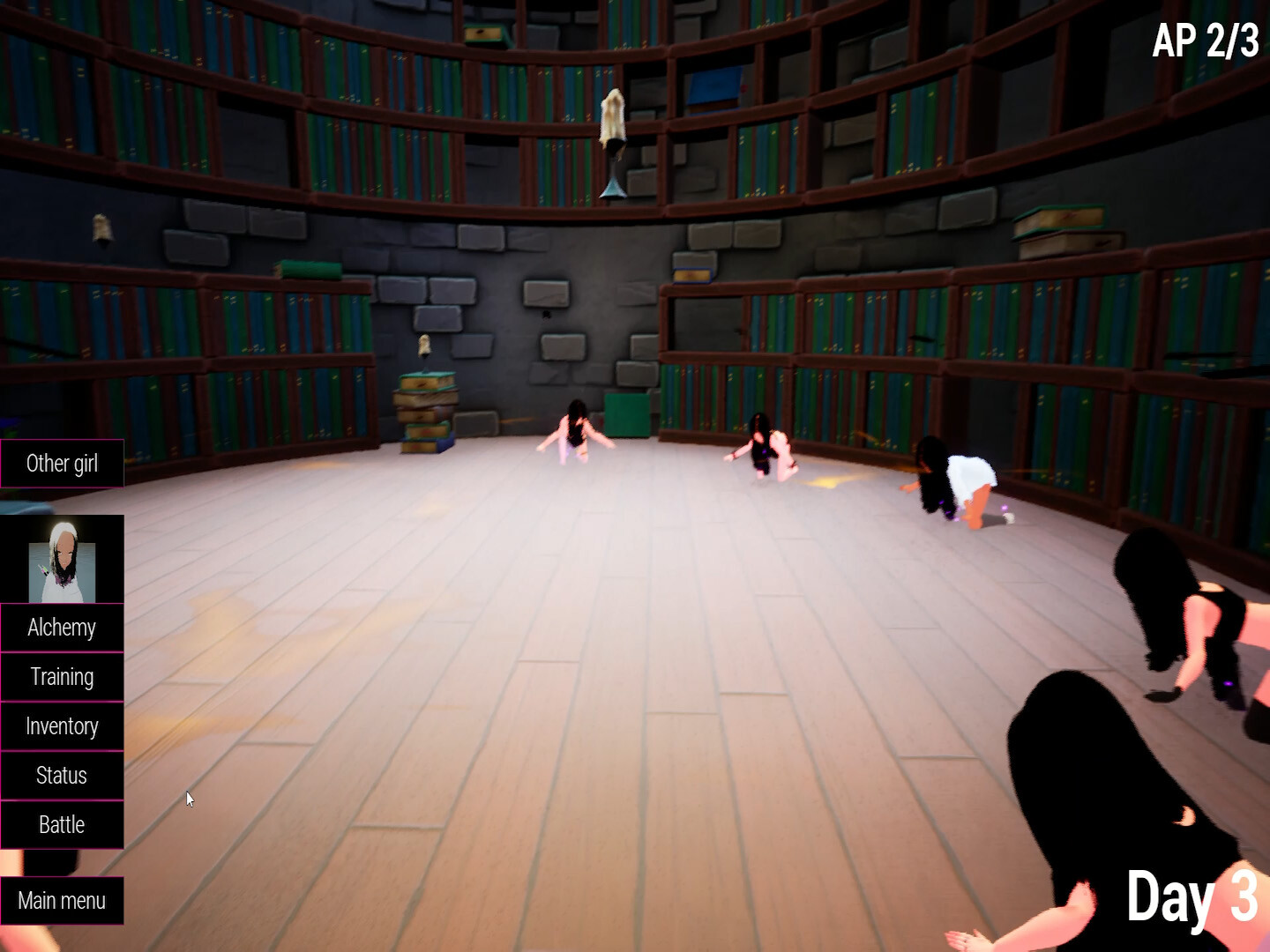Click the Day 3 label
This screenshot has height=952, width=1270.
pyautogui.click(x=1195, y=897)
